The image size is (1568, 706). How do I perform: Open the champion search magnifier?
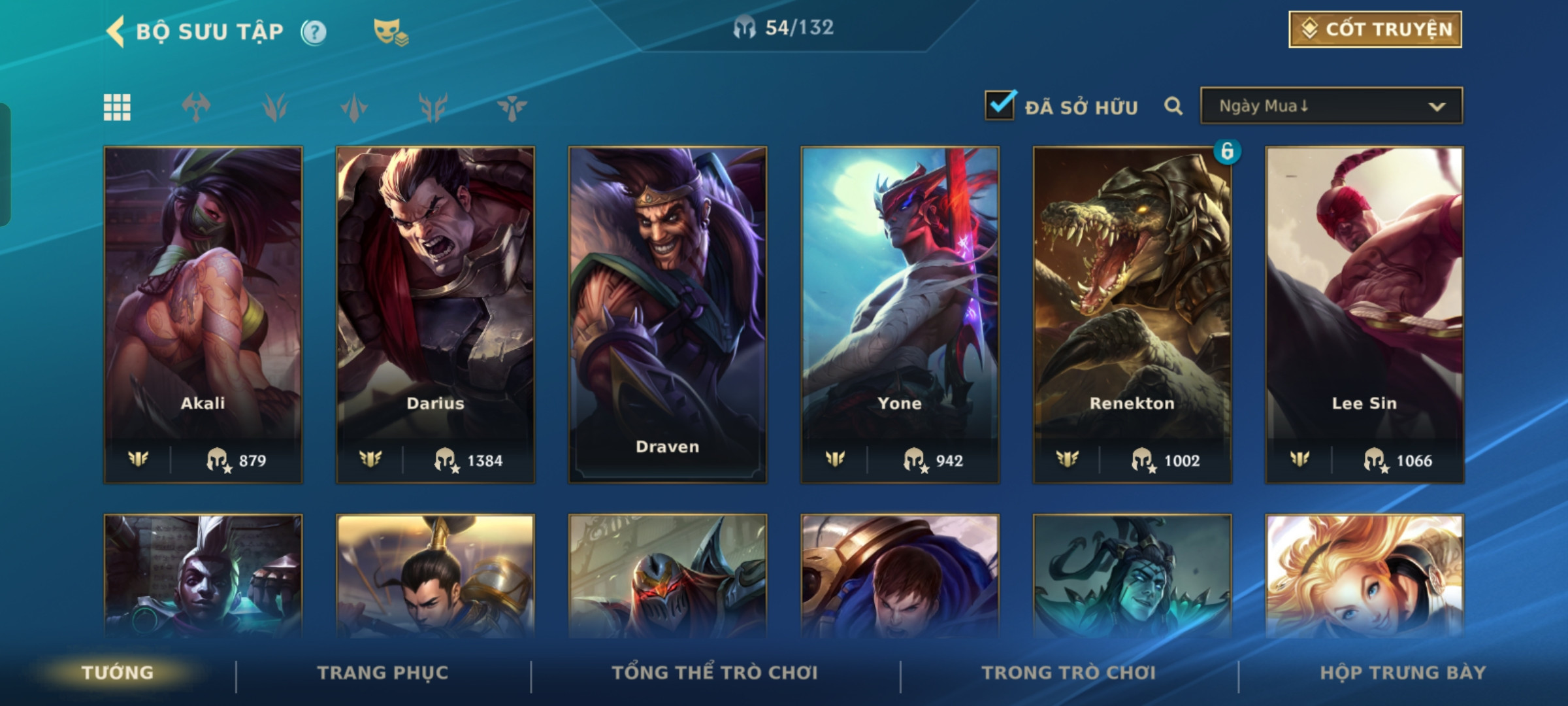[1173, 106]
